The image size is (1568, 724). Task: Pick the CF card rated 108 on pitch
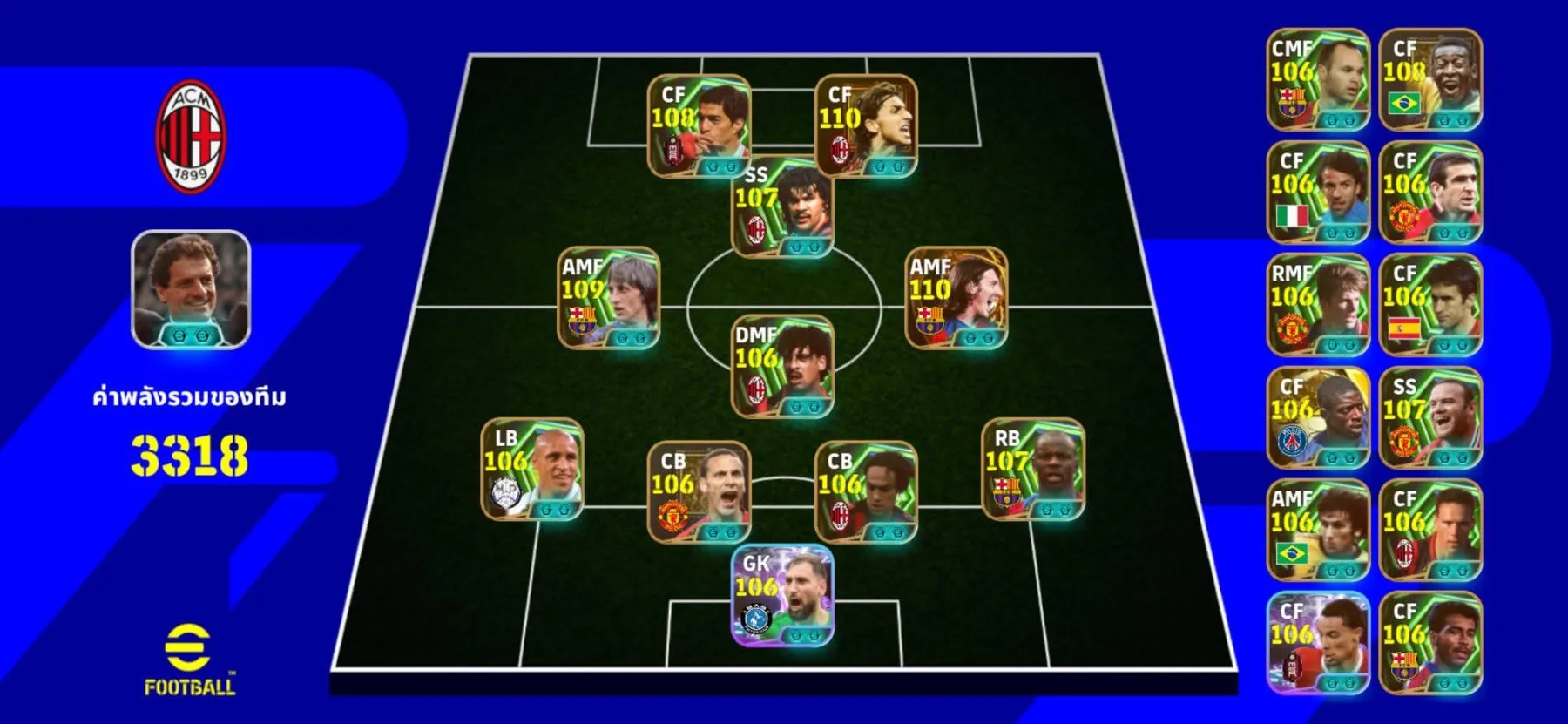click(x=699, y=126)
